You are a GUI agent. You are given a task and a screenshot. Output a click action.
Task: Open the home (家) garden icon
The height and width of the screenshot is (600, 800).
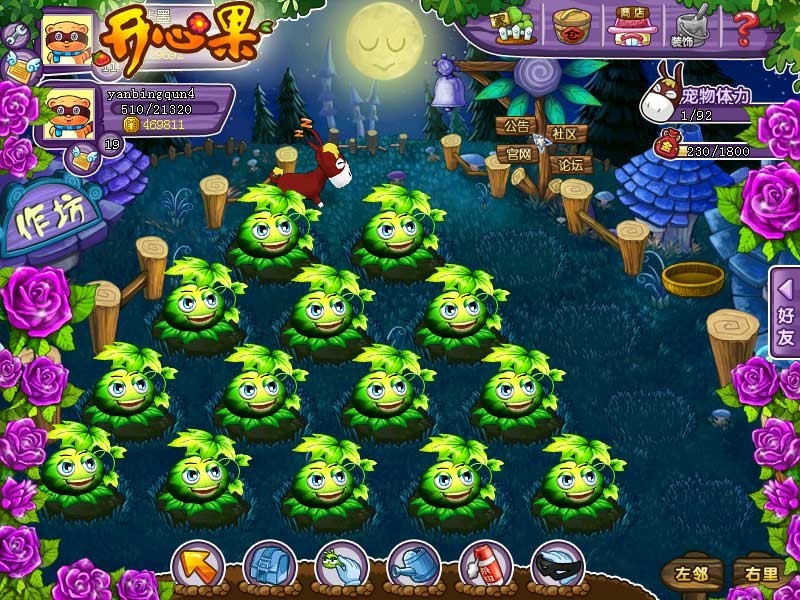pos(516,24)
